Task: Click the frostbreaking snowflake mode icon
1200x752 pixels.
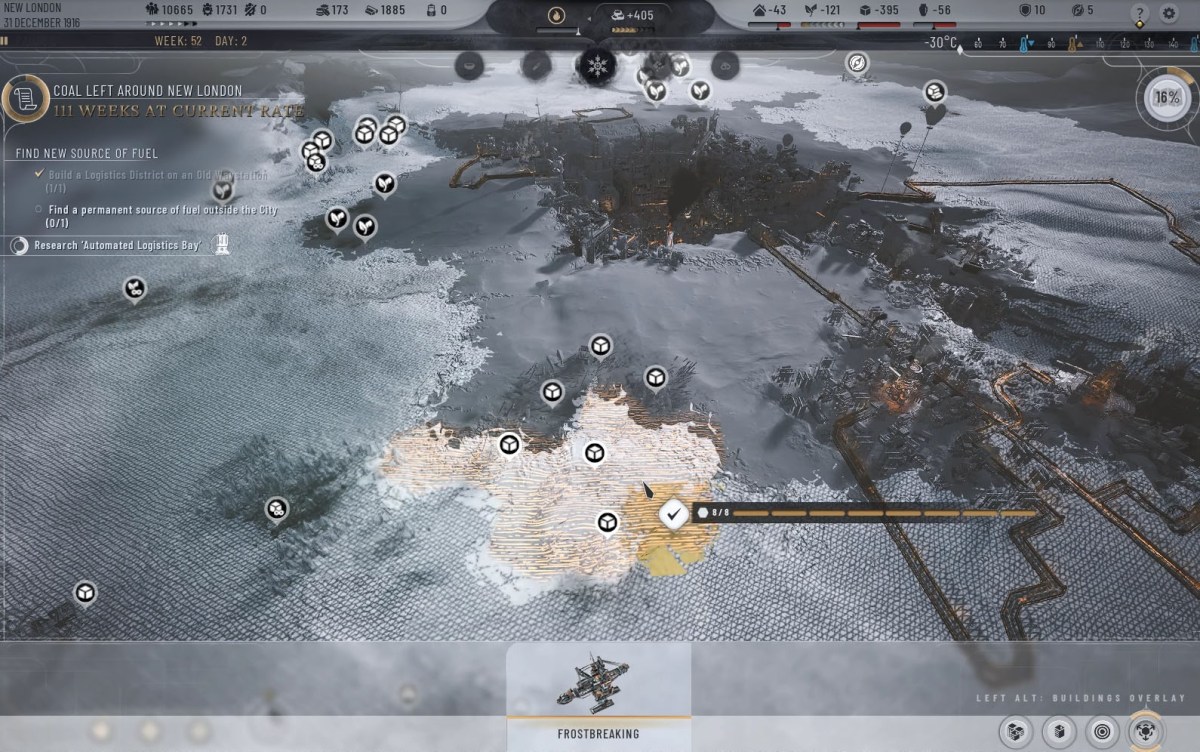Action: 598,67
